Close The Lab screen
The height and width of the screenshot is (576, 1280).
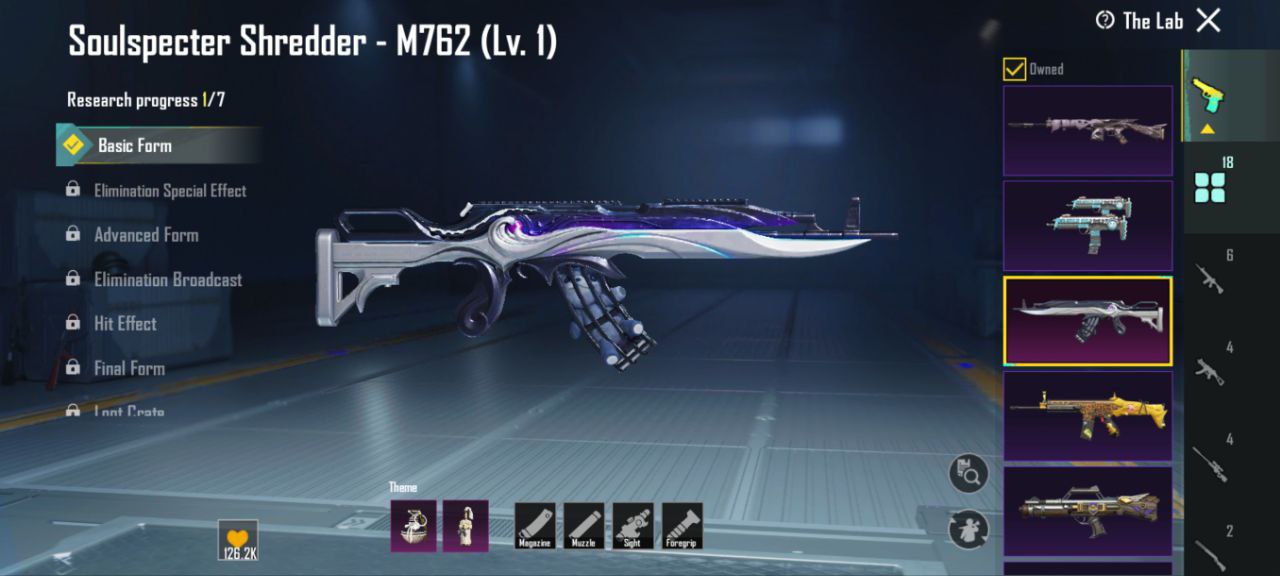[1209, 20]
